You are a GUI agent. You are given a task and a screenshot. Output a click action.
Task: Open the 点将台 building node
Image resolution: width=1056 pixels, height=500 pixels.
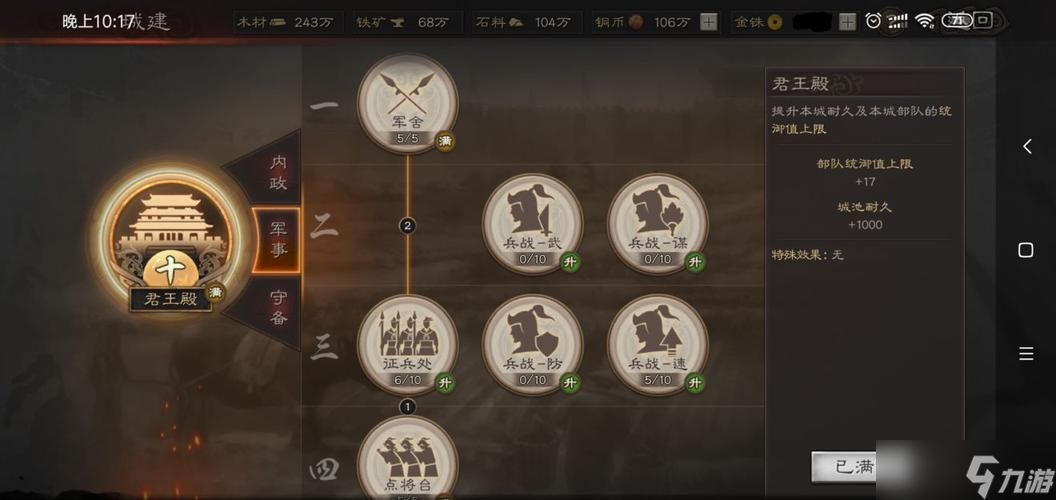point(407,460)
